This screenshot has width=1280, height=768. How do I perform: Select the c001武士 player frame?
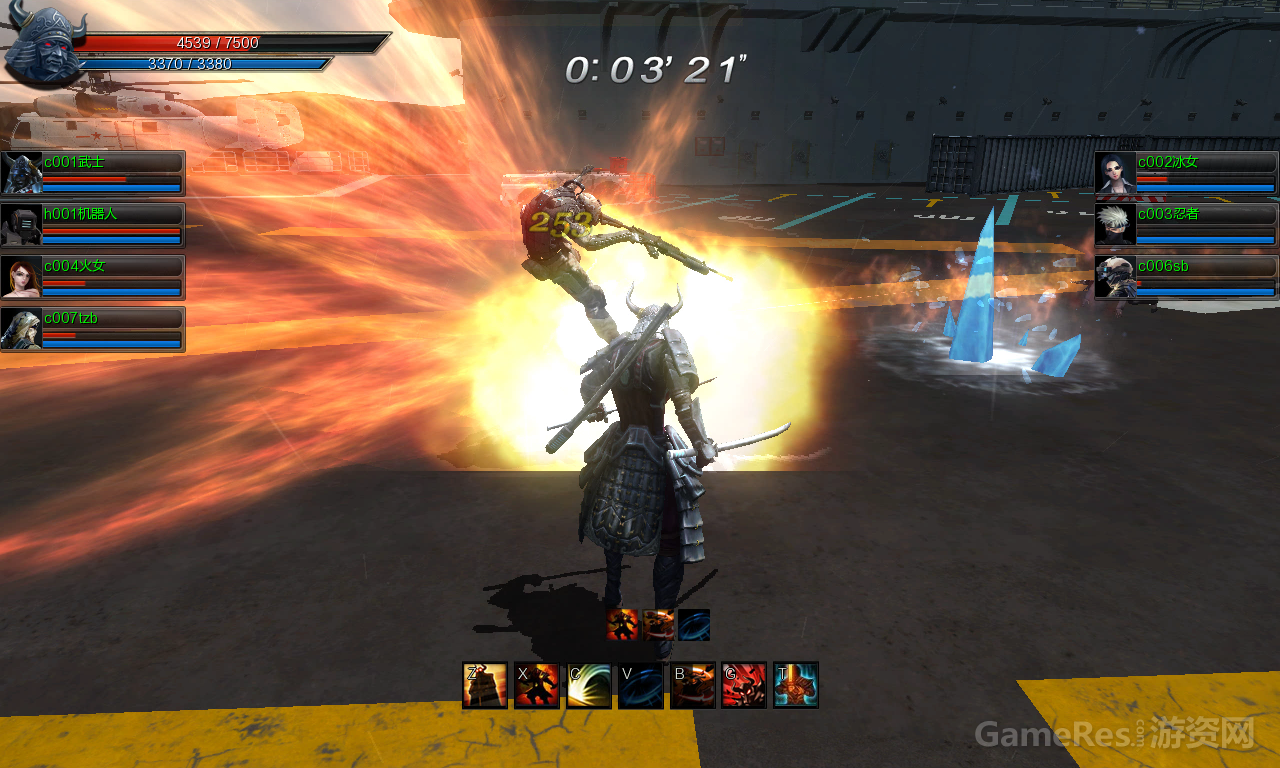(x=93, y=173)
